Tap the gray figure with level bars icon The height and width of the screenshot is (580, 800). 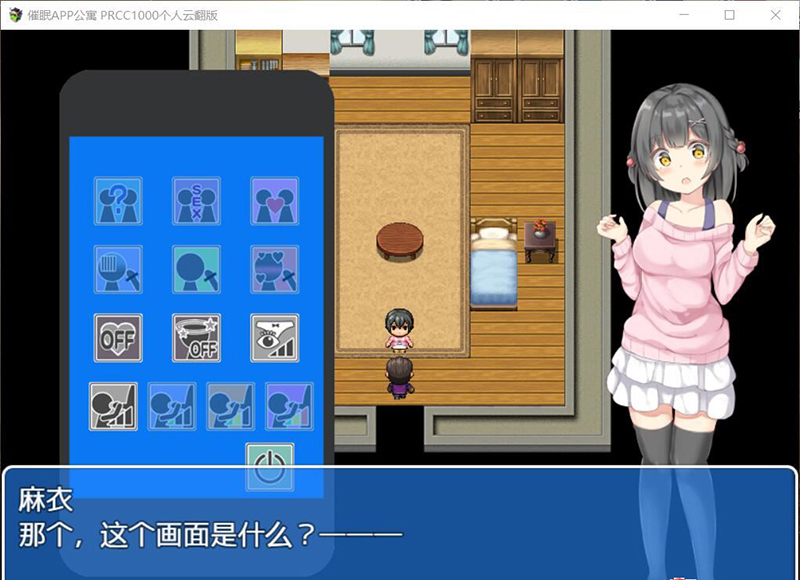tap(113, 406)
